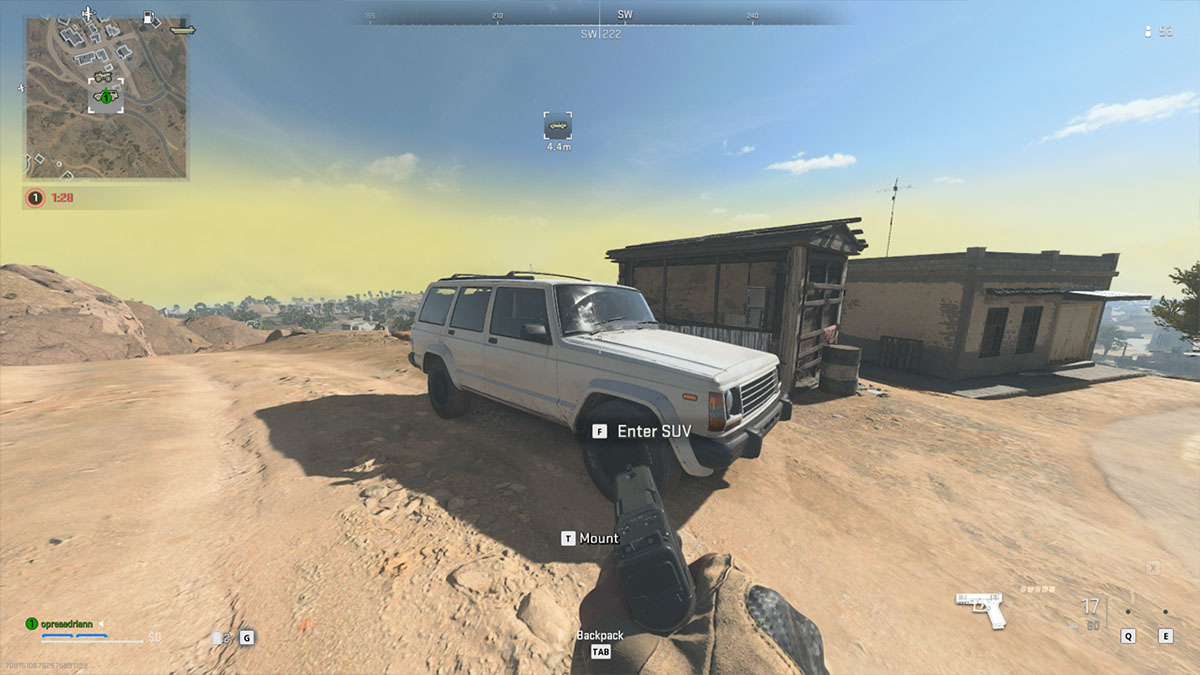Select the pistol weapon icon
Screen dimensions: 1200x675
click(980, 609)
